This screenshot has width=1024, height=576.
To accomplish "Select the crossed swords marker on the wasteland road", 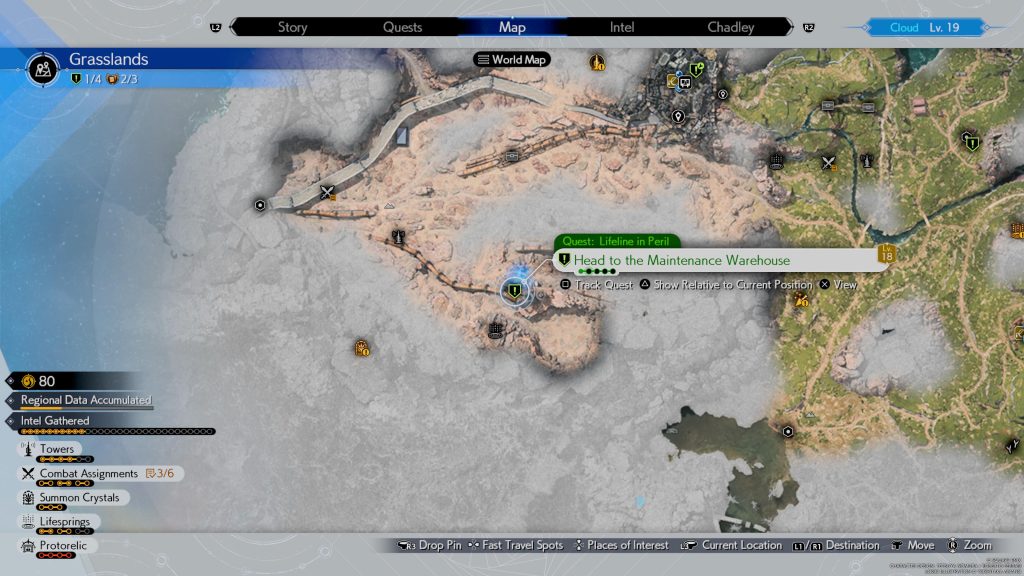I will click(326, 193).
